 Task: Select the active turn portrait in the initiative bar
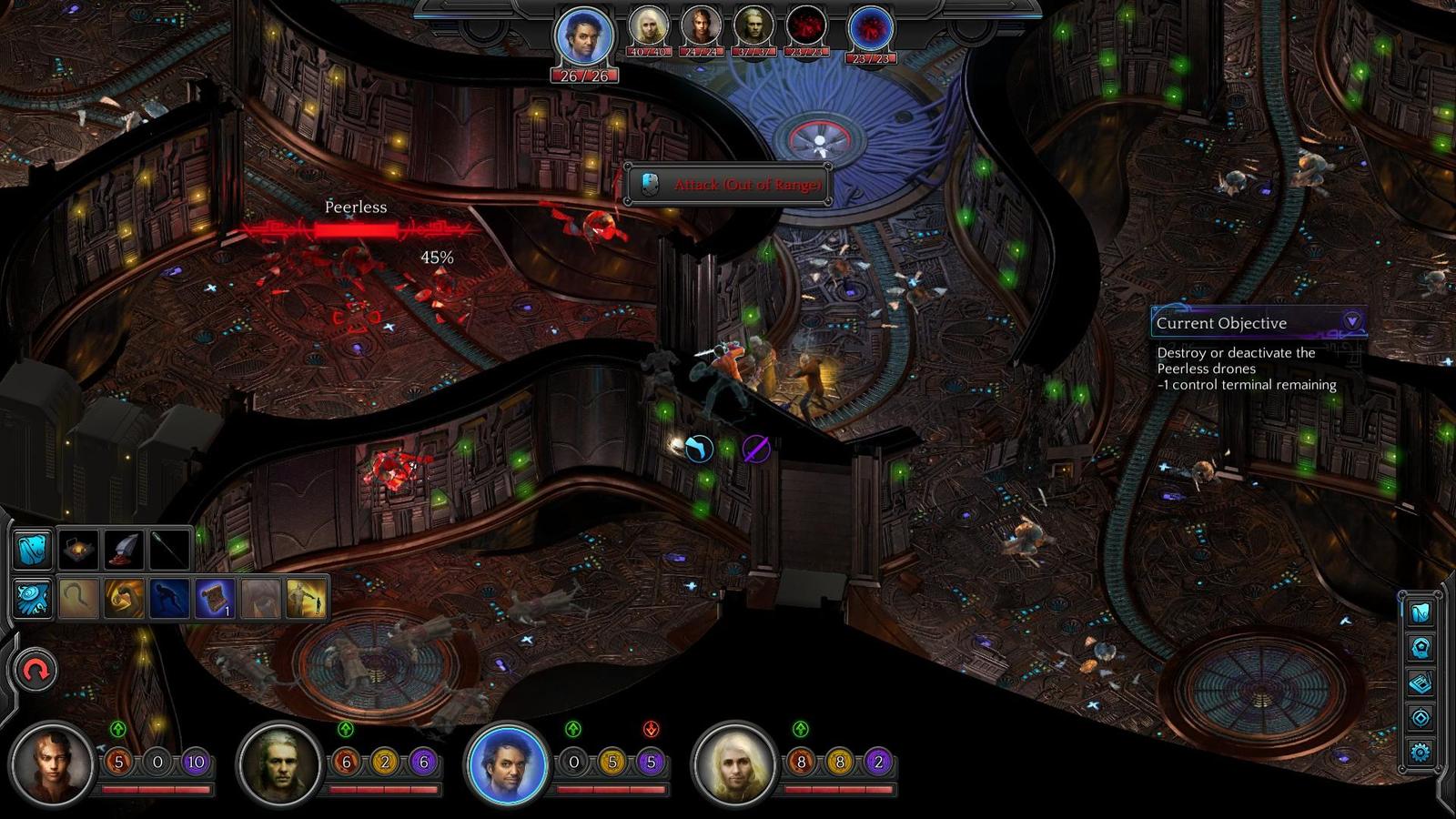tap(584, 38)
